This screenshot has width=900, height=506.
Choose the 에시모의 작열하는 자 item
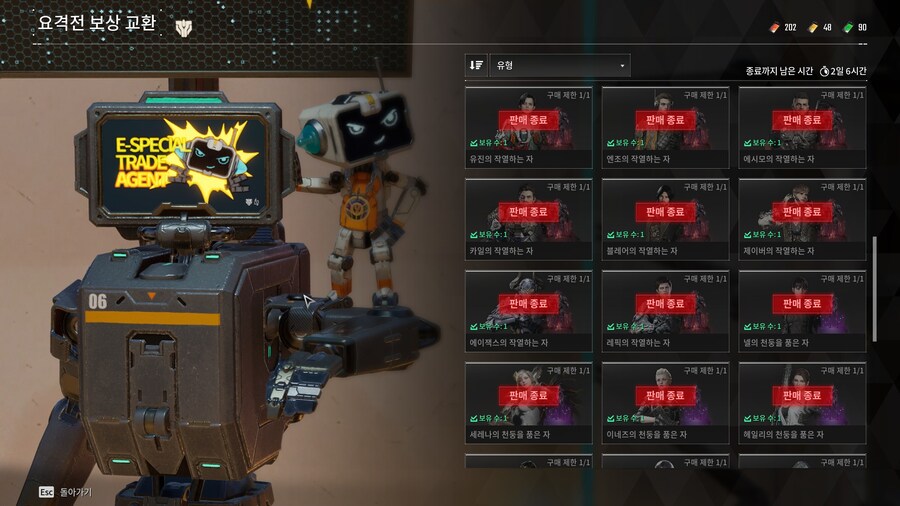(x=802, y=127)
